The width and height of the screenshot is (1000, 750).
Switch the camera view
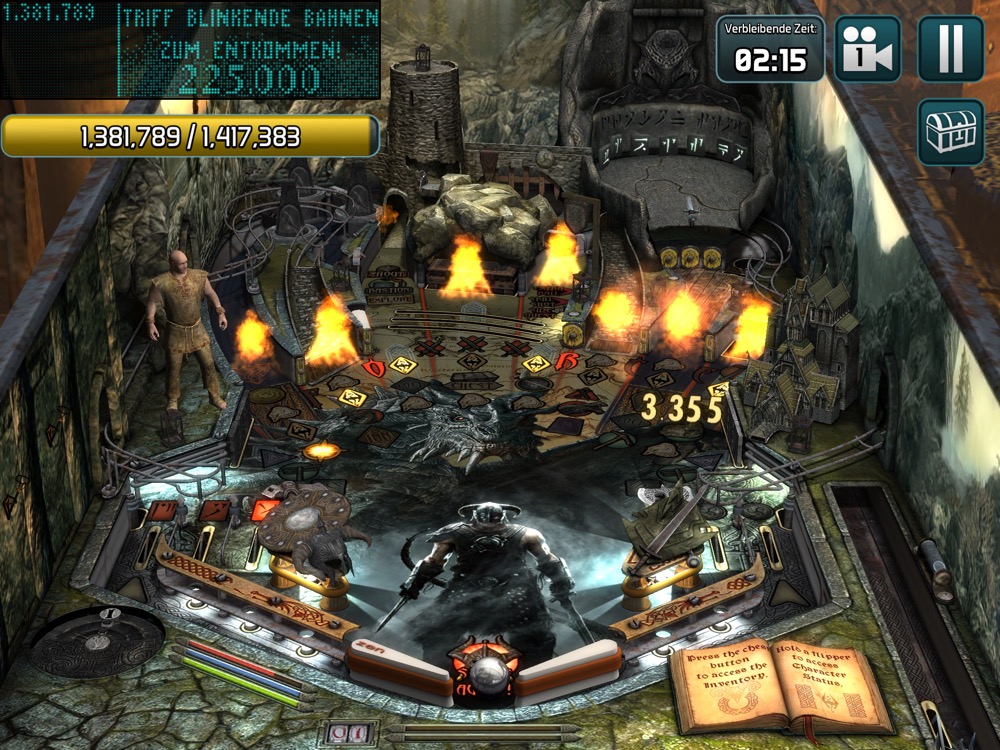868,49
